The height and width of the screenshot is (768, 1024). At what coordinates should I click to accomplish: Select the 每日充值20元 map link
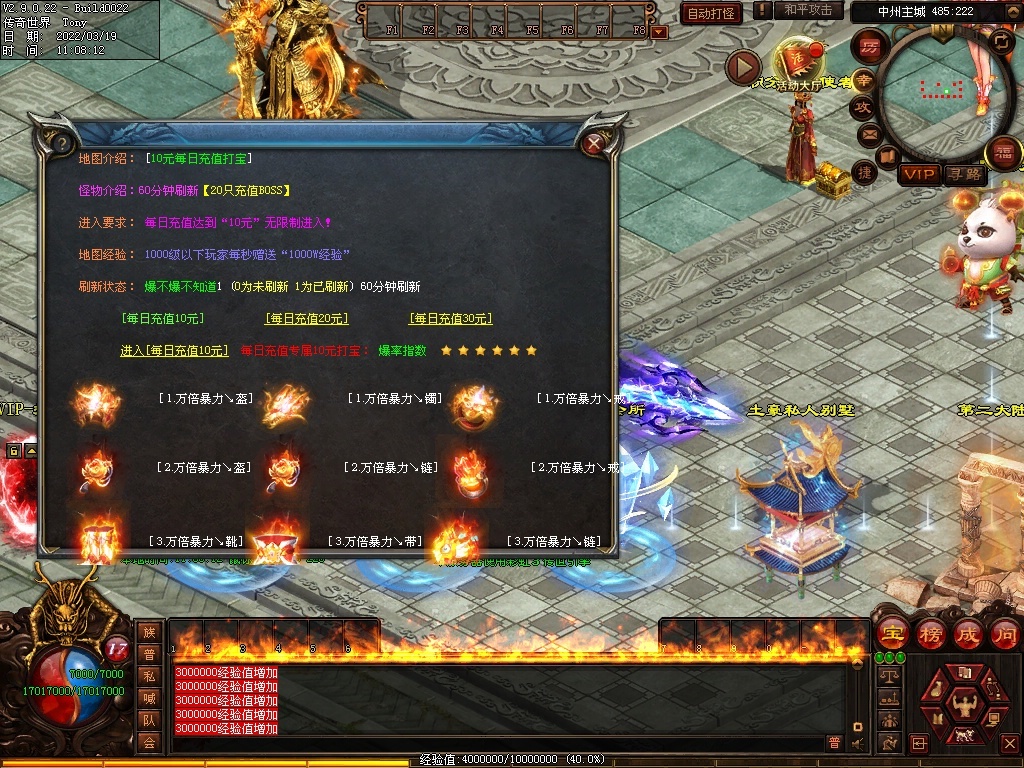click(x=306, y=319)
